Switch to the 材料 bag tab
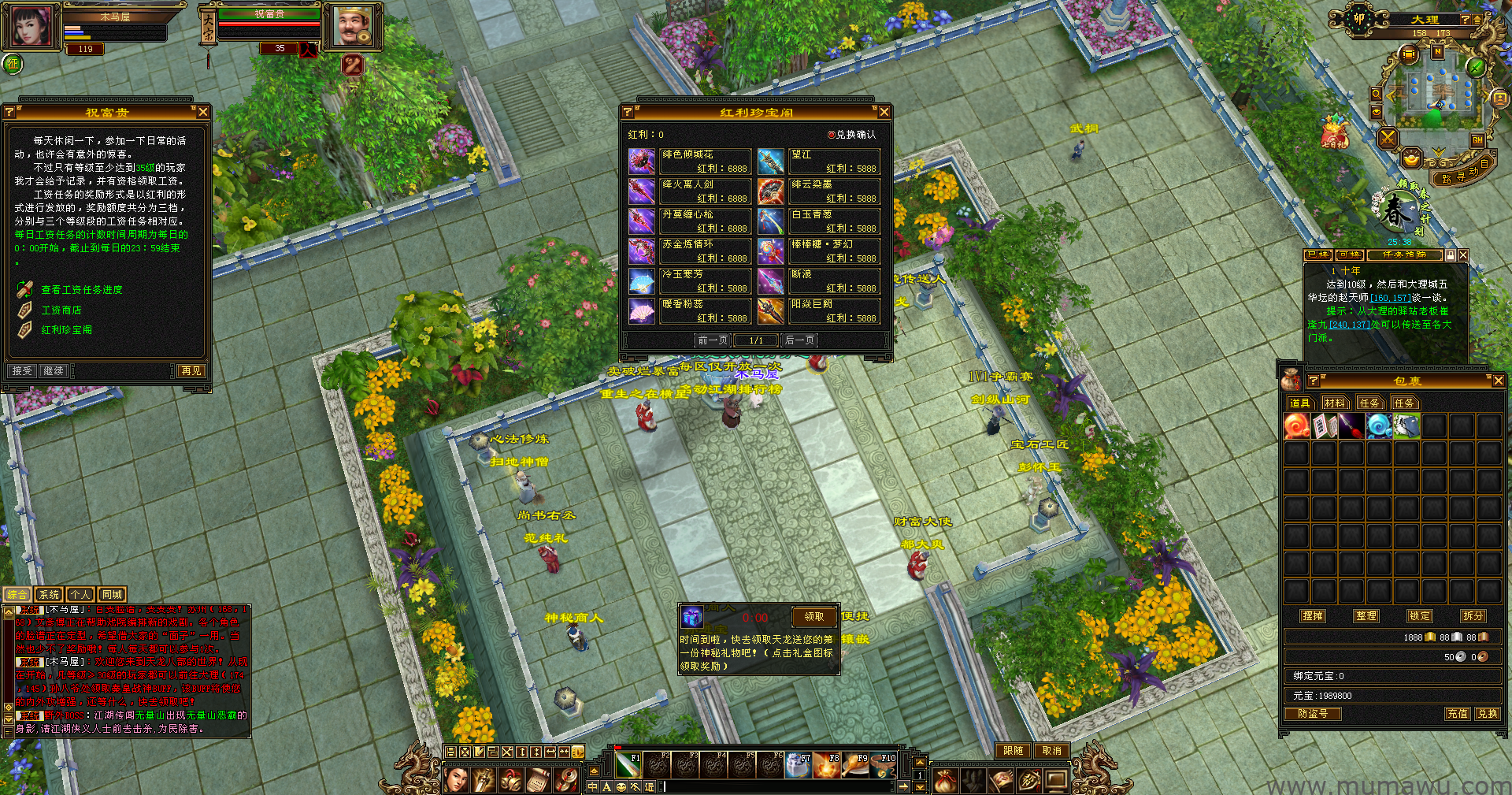The image size is (1512, 795). coord(1334,403)
